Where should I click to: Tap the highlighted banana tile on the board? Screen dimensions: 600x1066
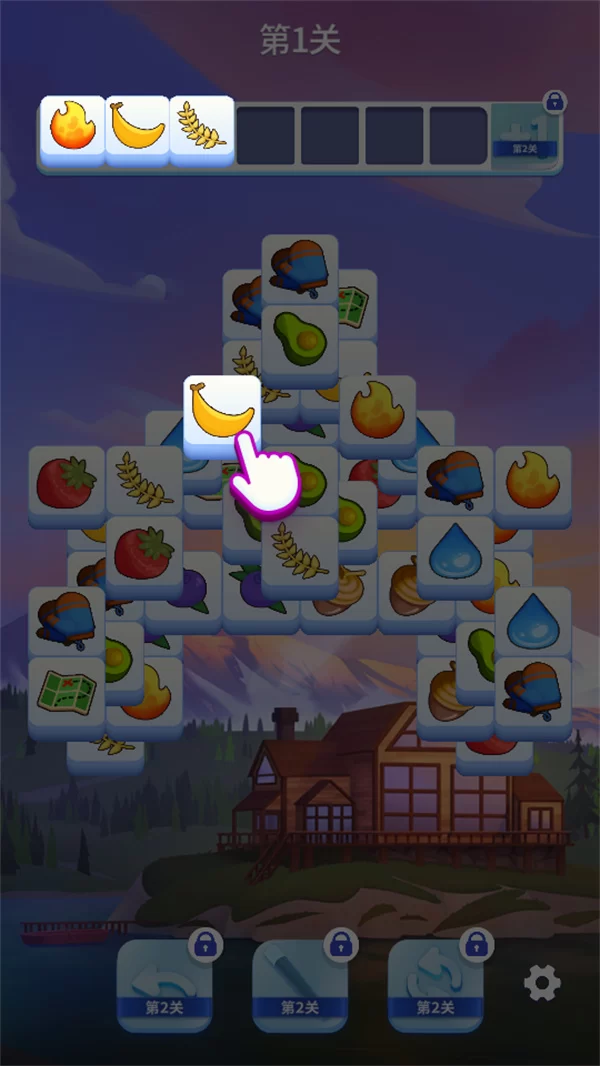tap(222, 410)
